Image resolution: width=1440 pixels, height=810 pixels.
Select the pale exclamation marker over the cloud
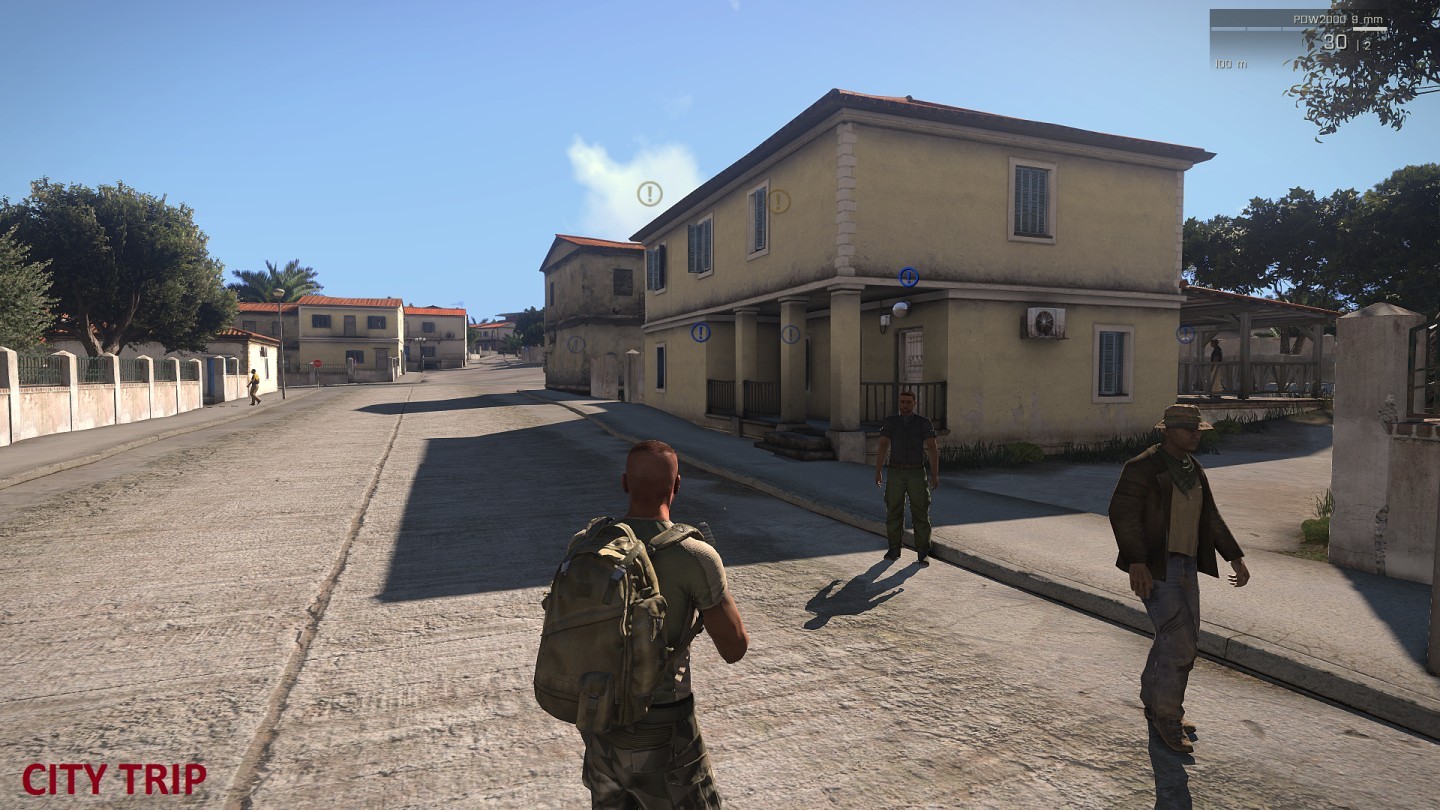[650, 194]
